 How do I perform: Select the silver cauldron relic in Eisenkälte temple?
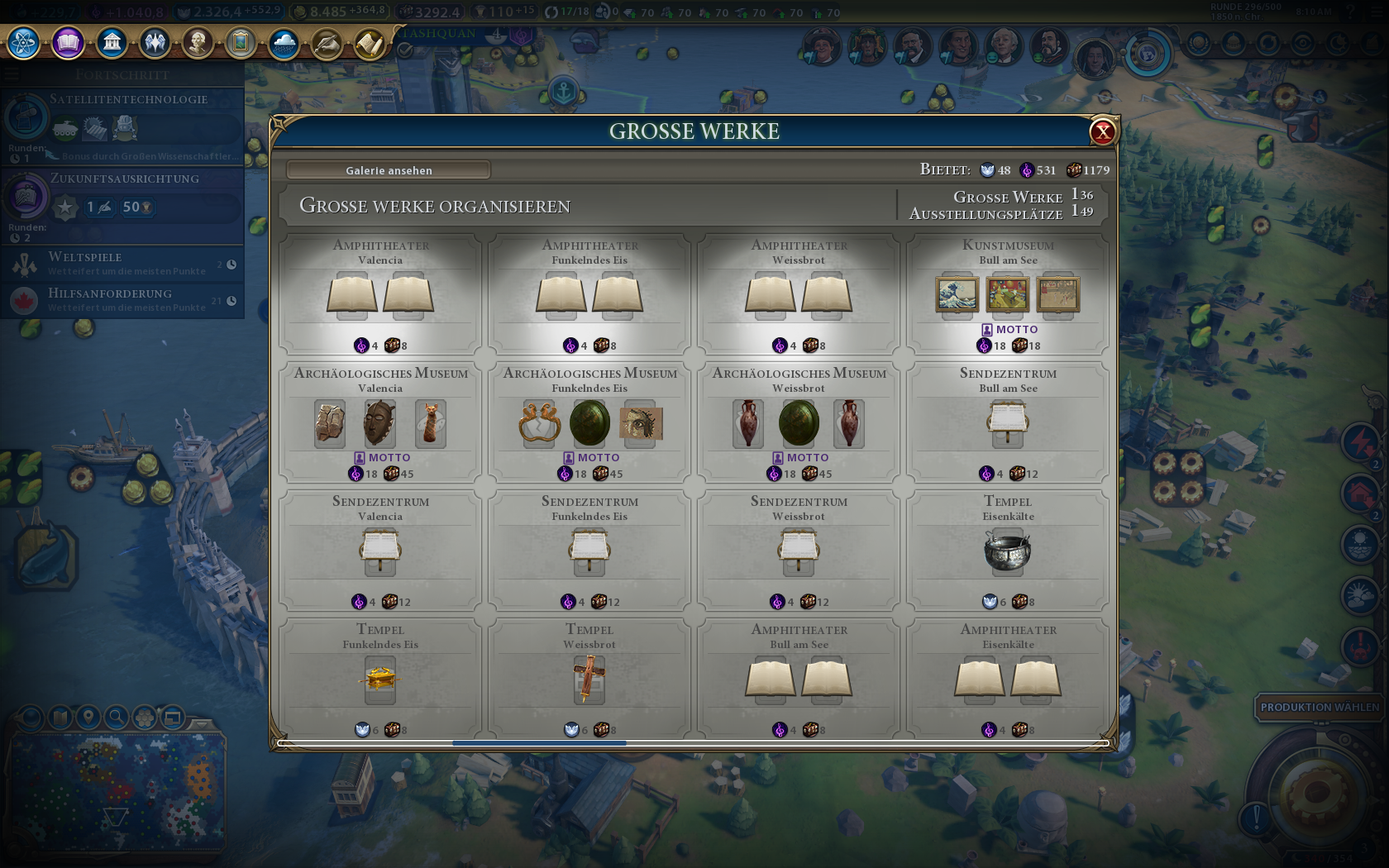pyautogui.click(x=1007, y=551)
